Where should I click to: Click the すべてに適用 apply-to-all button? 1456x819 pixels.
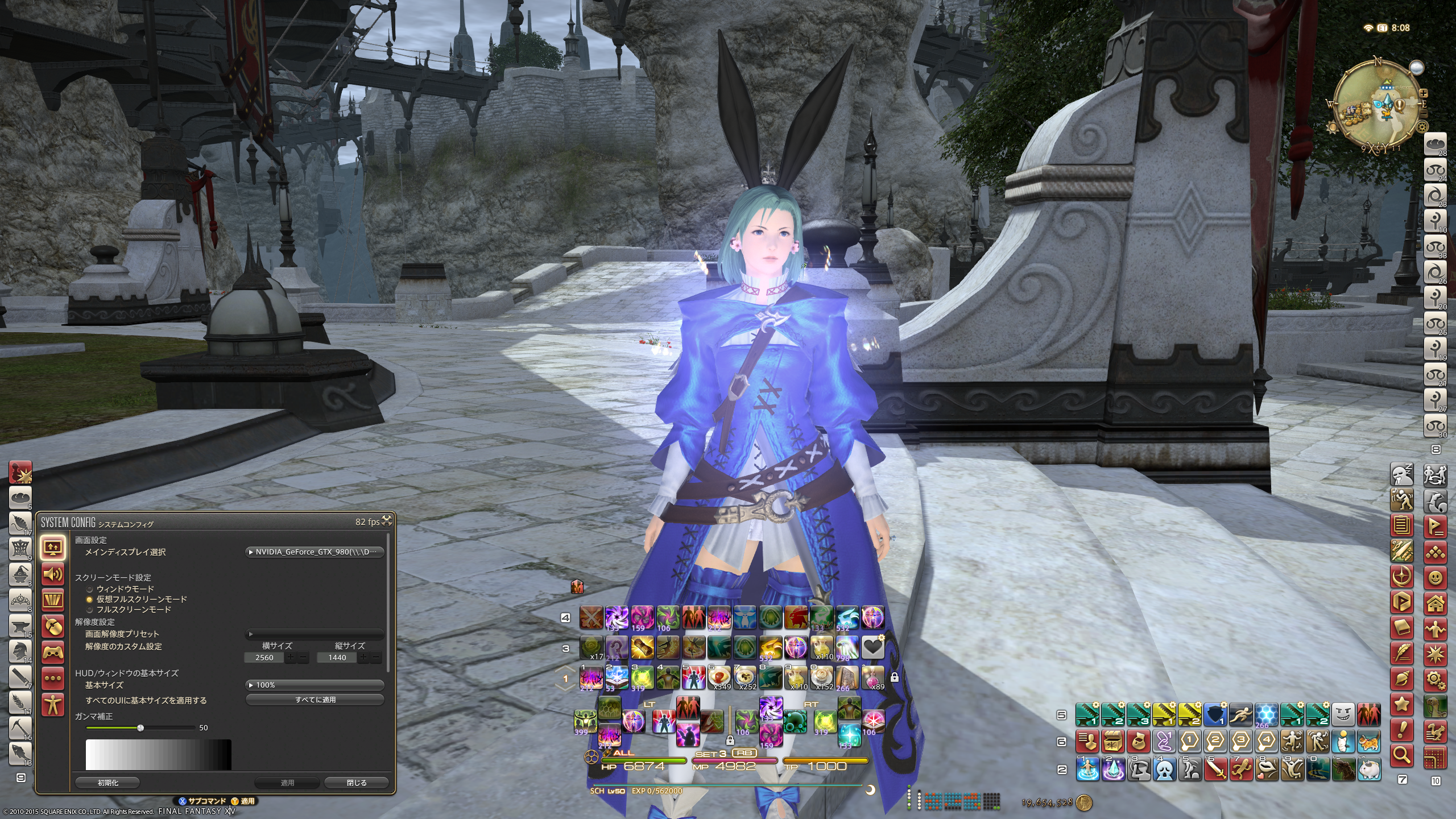315,700
